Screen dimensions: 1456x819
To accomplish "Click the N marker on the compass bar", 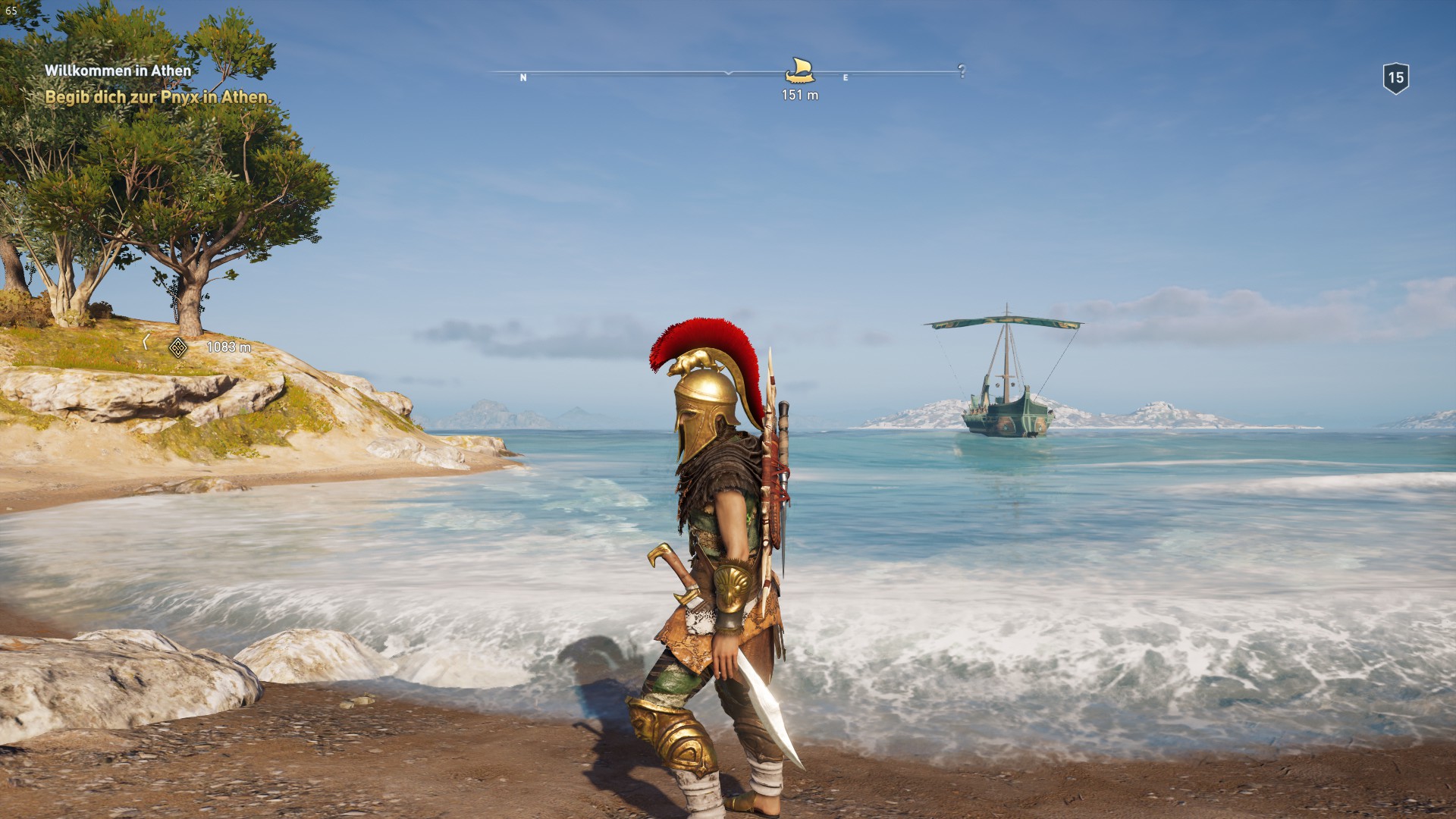I will click(x=522, y=77).
